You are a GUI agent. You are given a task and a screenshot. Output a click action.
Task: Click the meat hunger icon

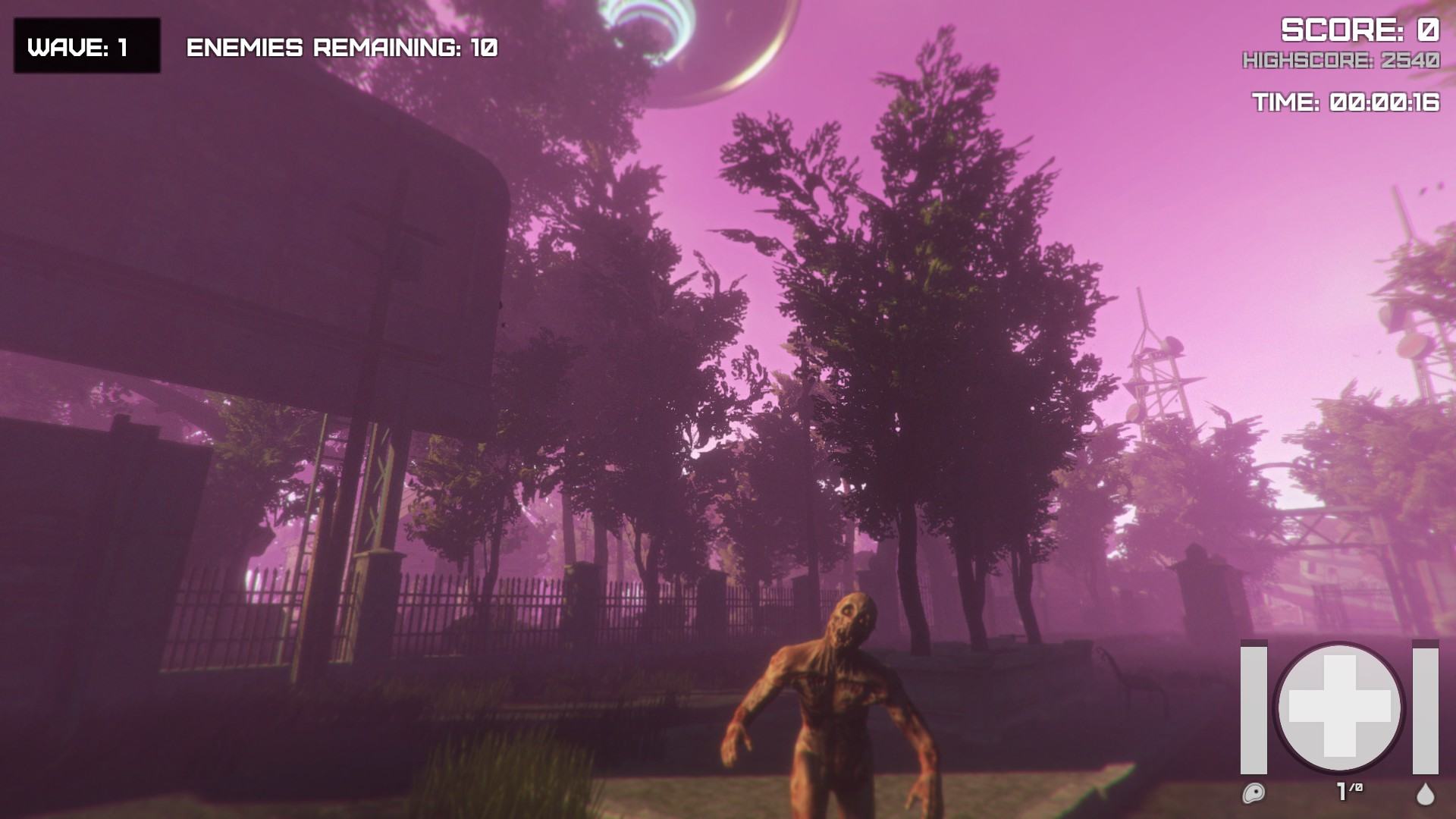pyautogui.click(x=1254, y=793)
